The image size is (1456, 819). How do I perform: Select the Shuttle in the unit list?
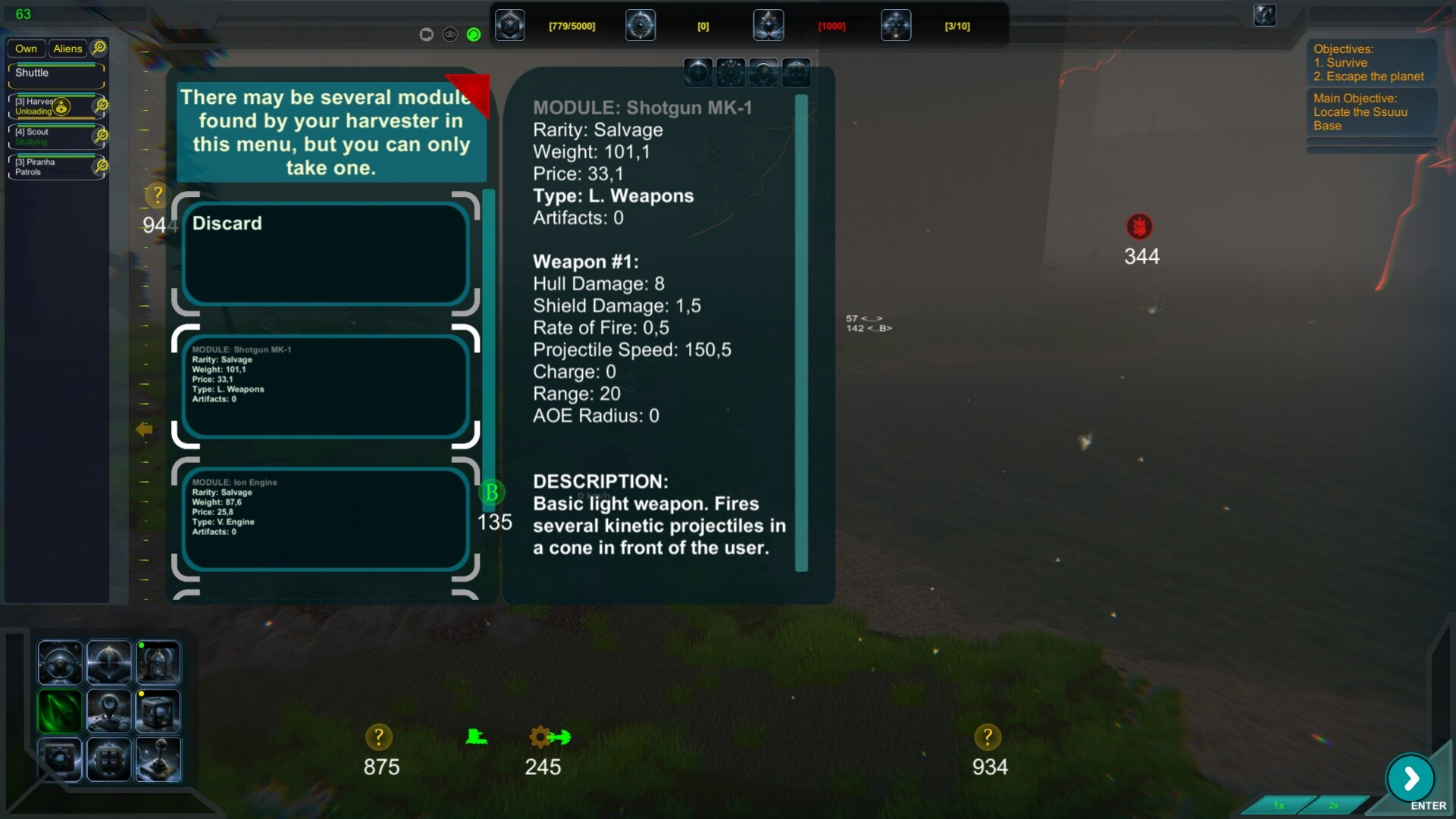point(55,73)
